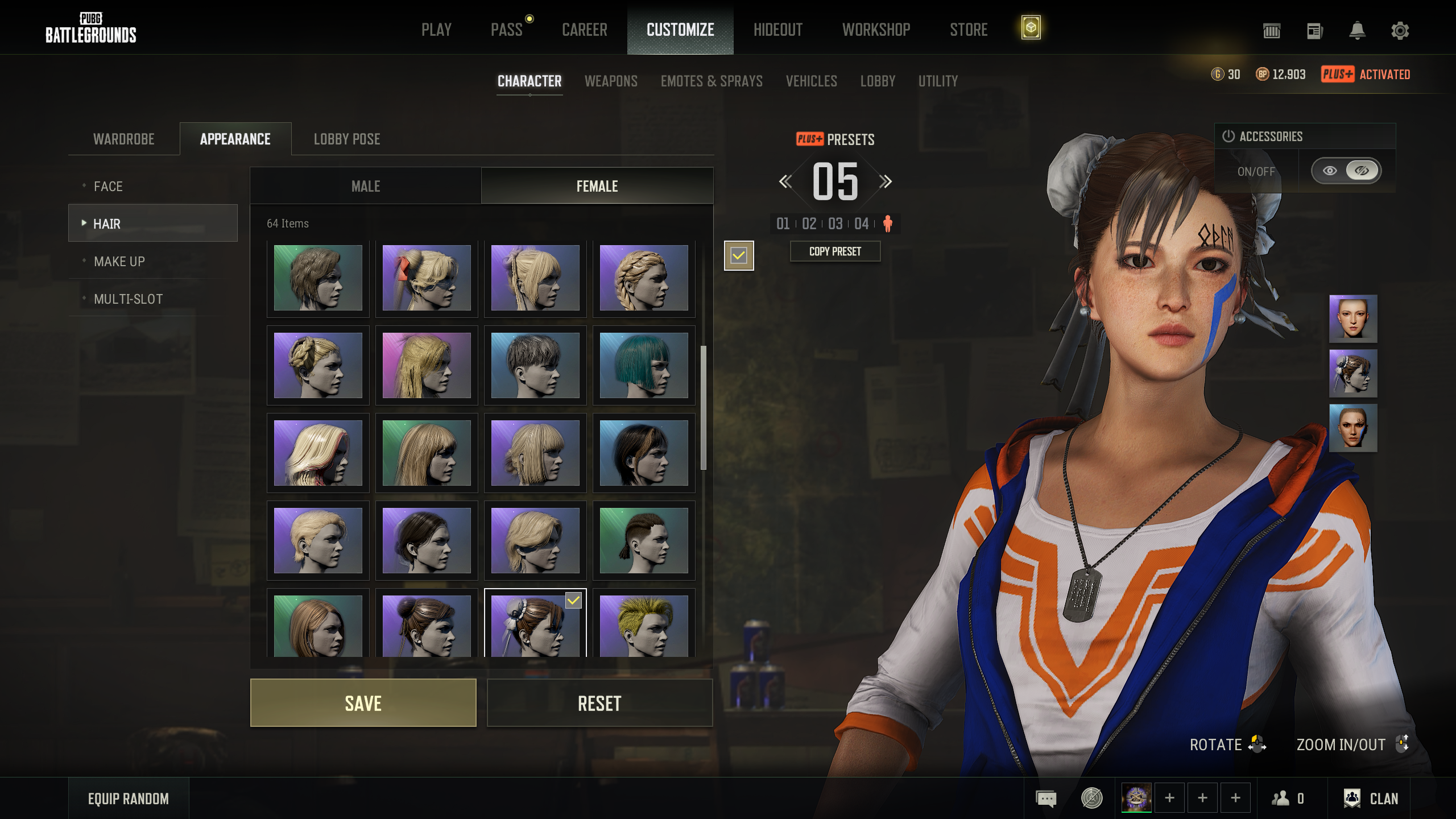Open the Wardrobe tab
This screenshot has height=819, width=1456.
(124, 139)
